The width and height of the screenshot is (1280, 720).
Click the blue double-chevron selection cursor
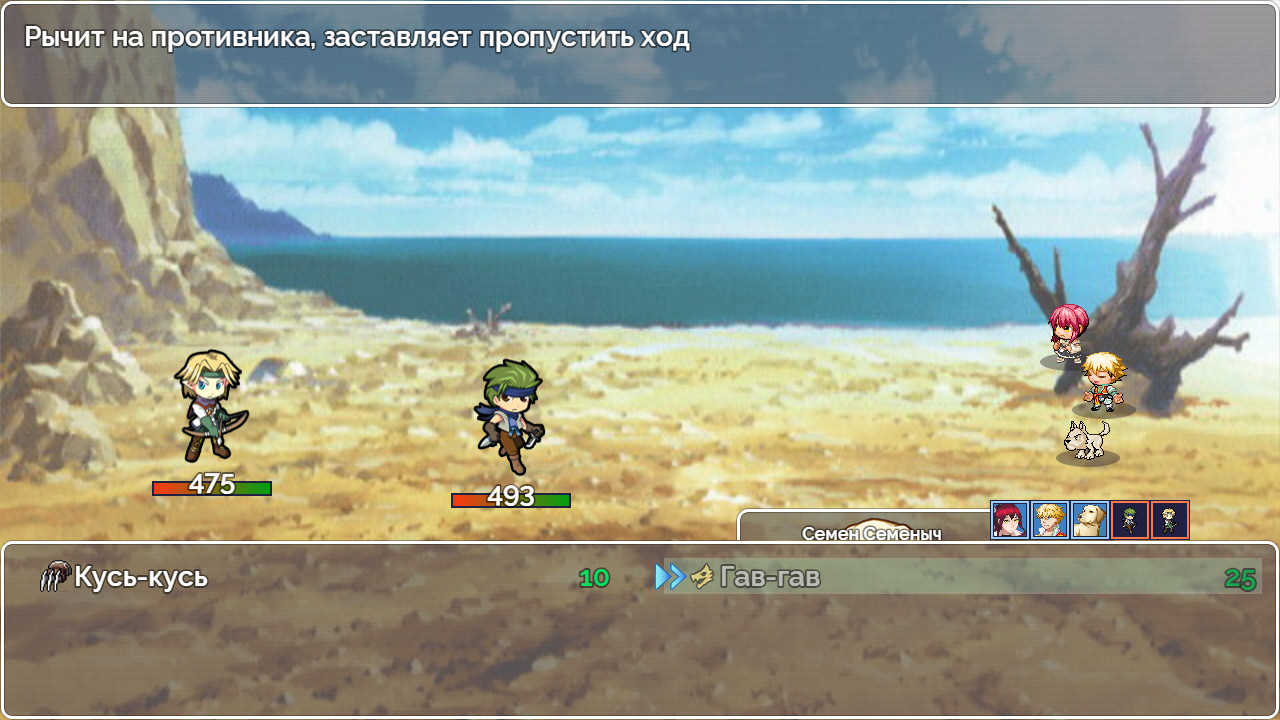[x=666, y=575]
